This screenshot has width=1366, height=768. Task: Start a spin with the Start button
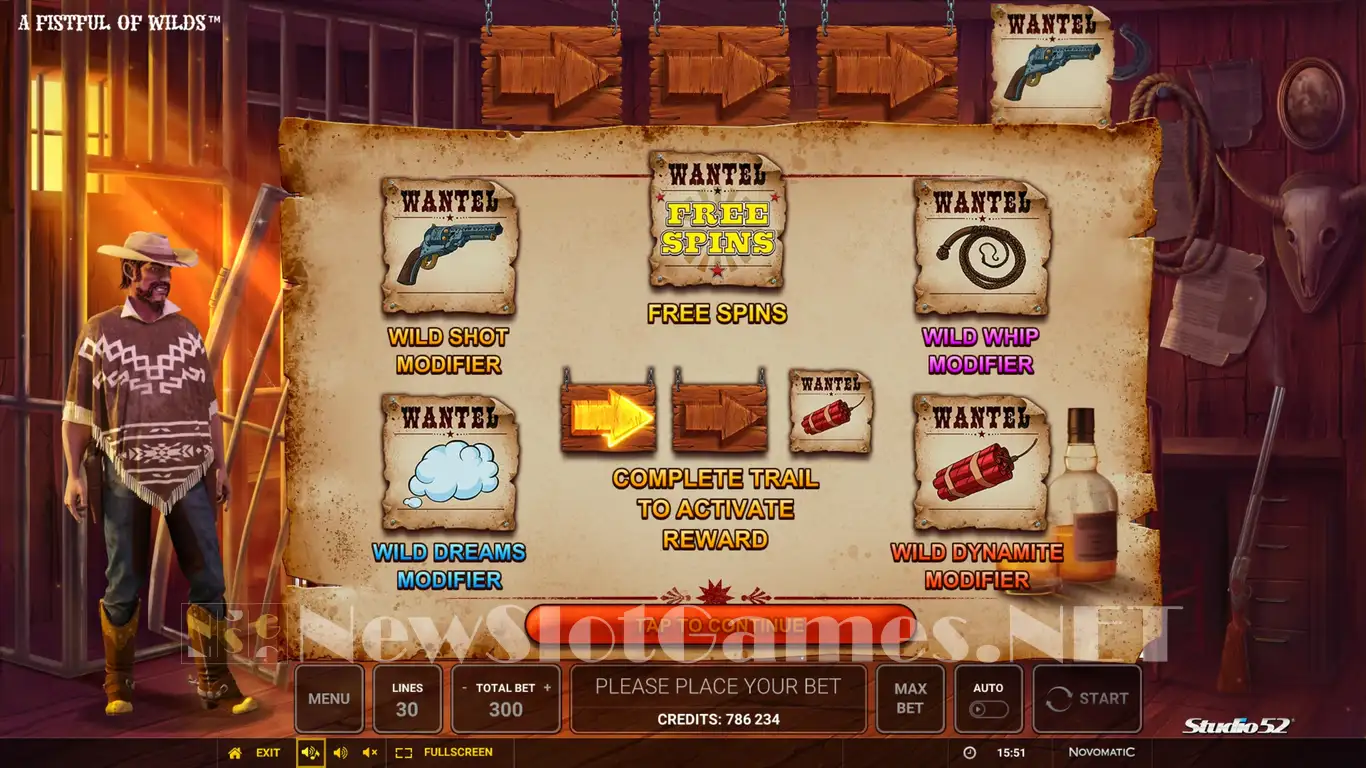coord(1087,699)
